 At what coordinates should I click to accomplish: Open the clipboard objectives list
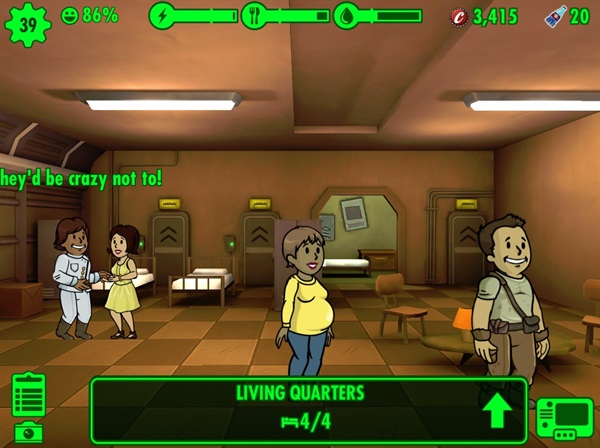point(28,395)
